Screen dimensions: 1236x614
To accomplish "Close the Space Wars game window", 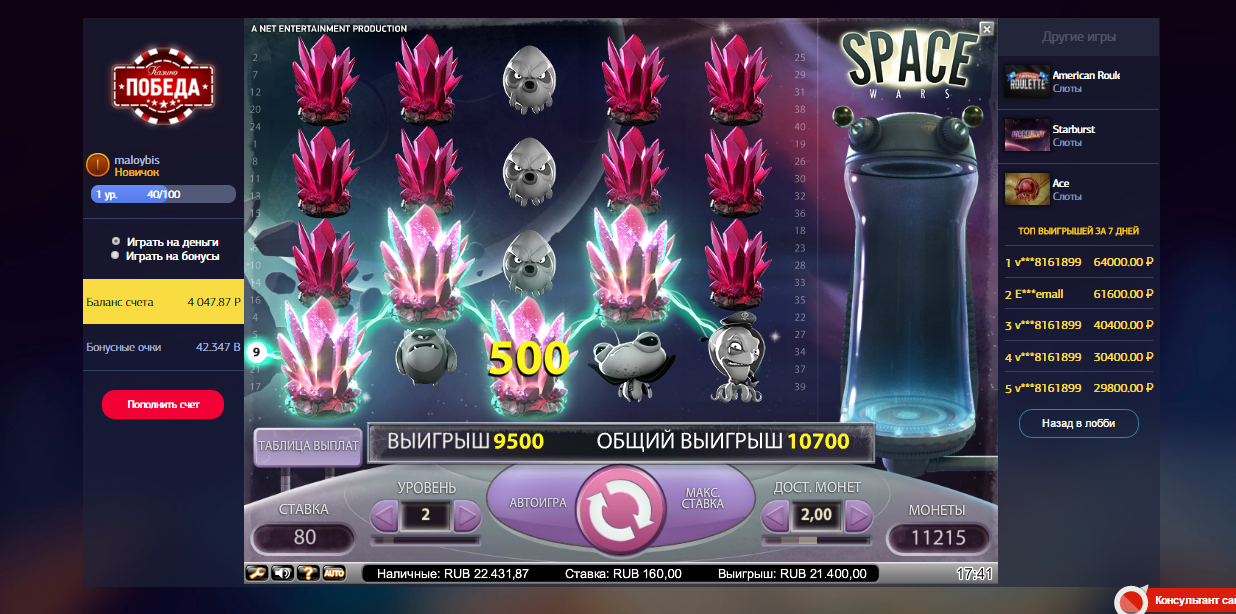I will (986, 29).
